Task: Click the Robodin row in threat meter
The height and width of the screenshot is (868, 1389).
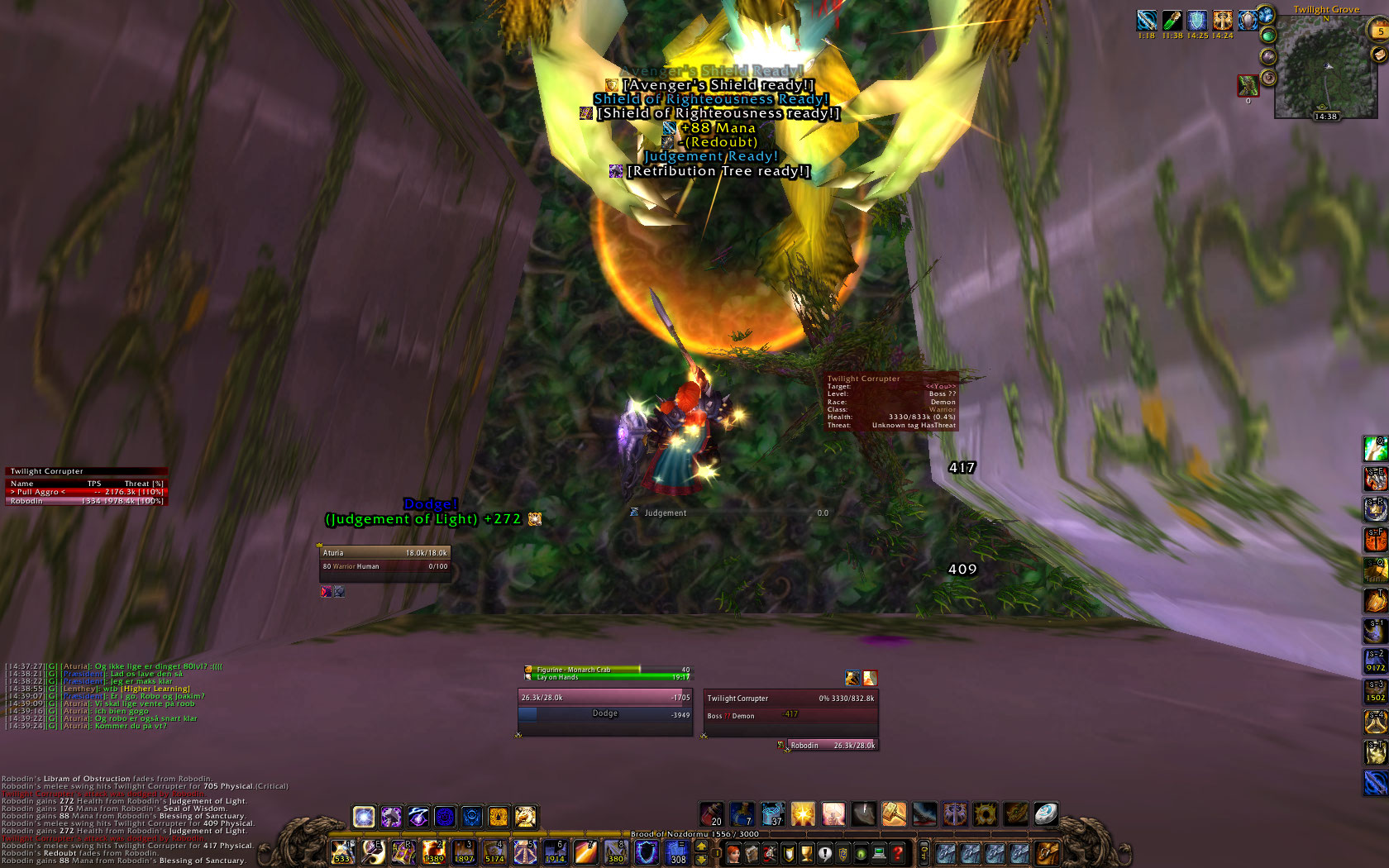Action: pos(86,501)
